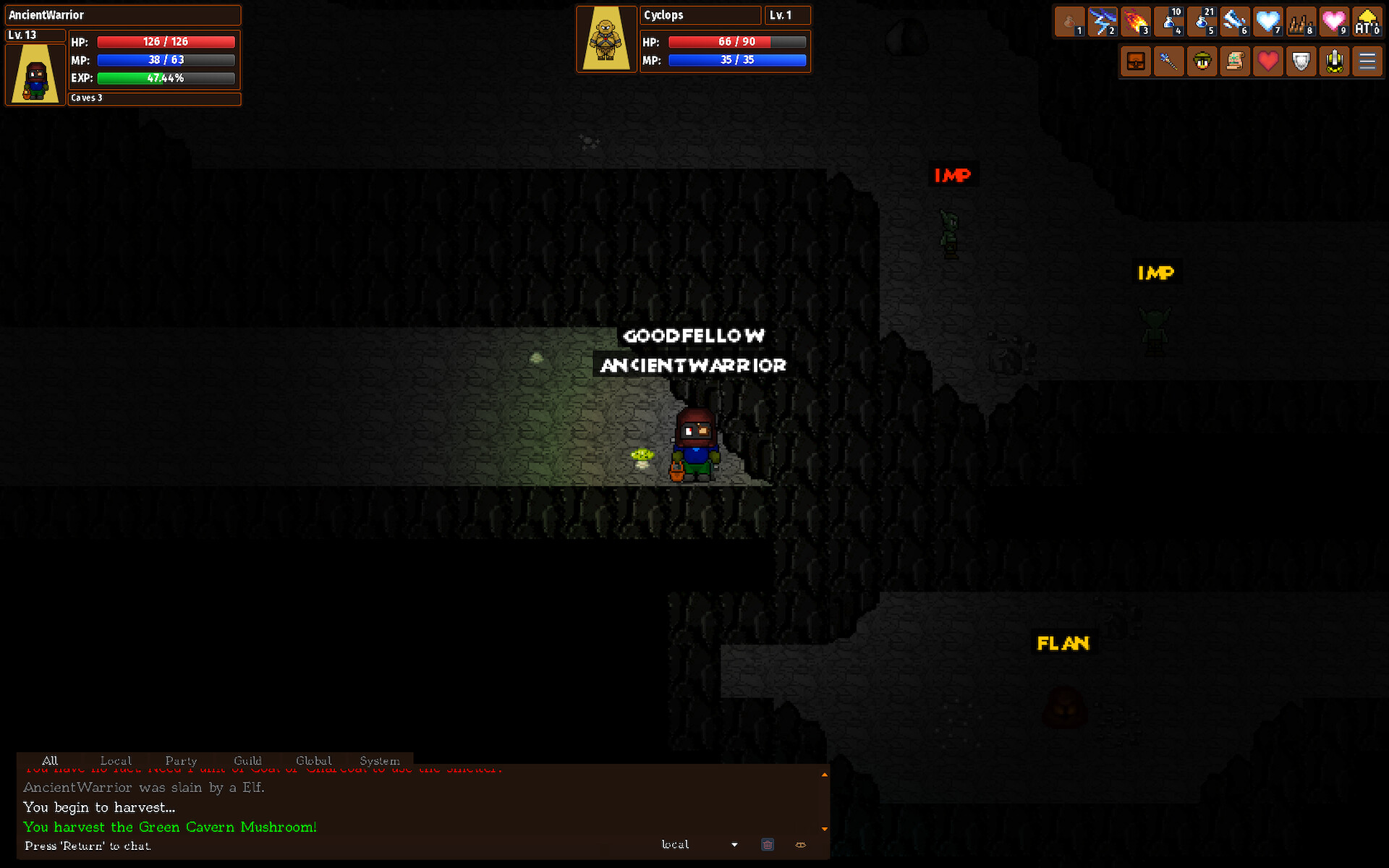Click AncientWarrior's EXP progress bar
1389x868 pixels.
pyautogui.click(x=166, y=78)
